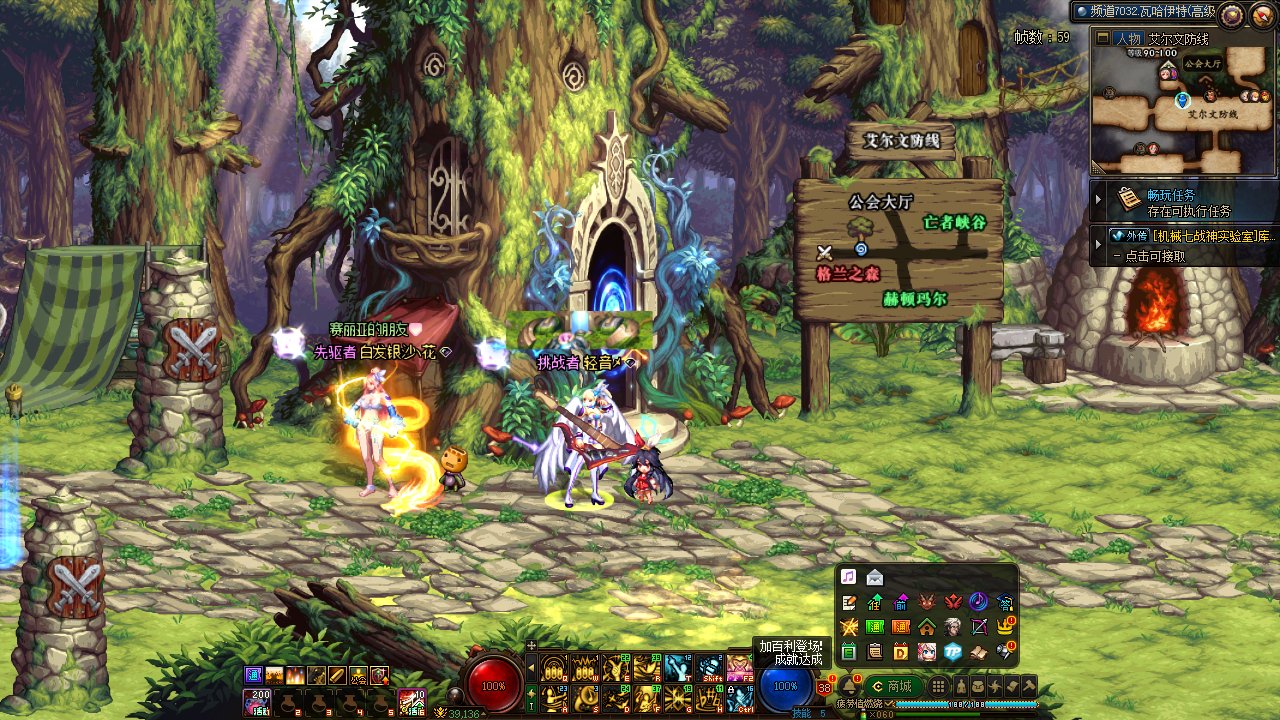Viewport: 1280px width, 720px height.
Task: Click the channel 频道7032 selector bar
Action: [x=1145, y=12]
